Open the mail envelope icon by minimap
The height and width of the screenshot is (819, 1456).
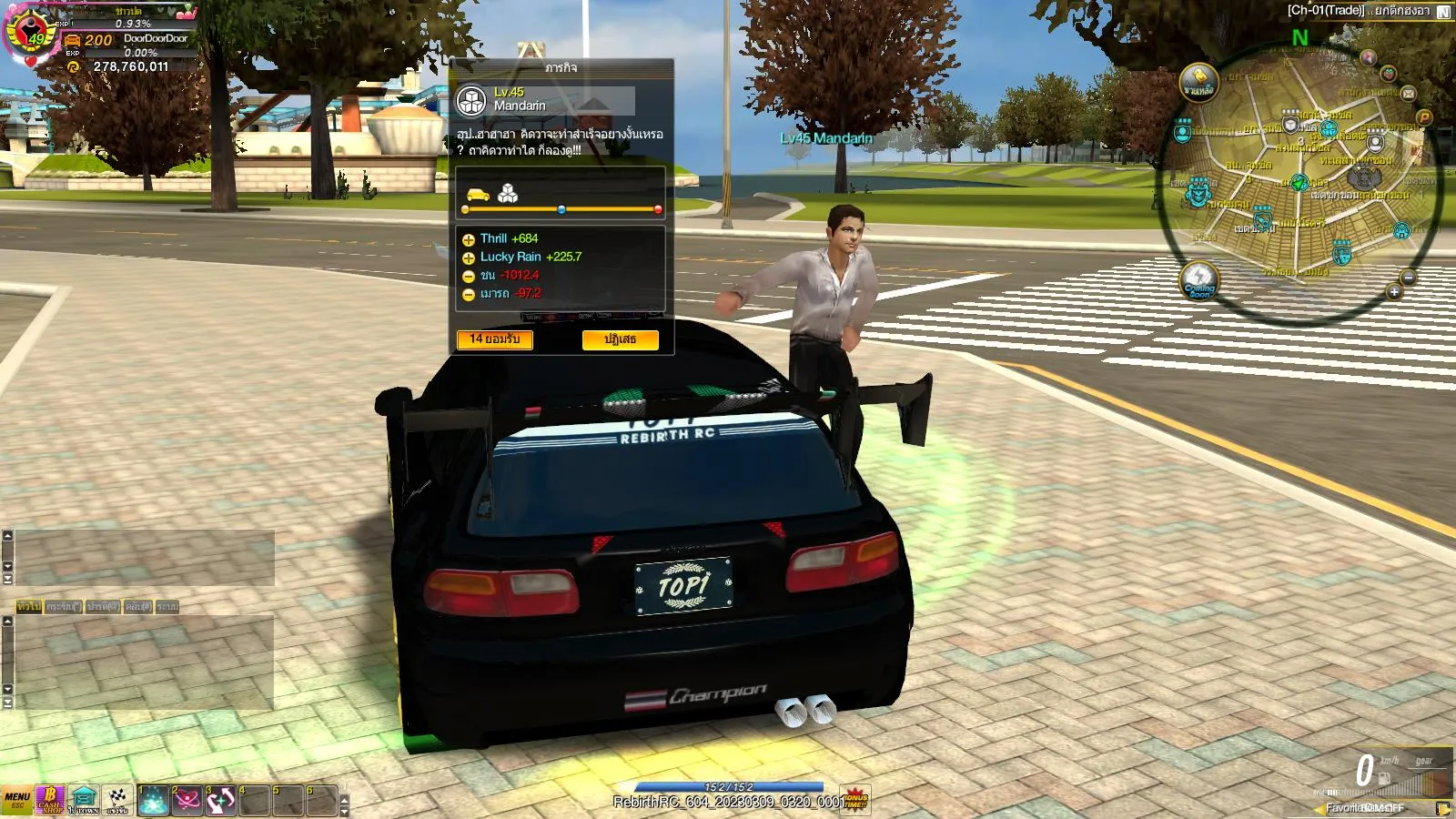coord(1409,93)
